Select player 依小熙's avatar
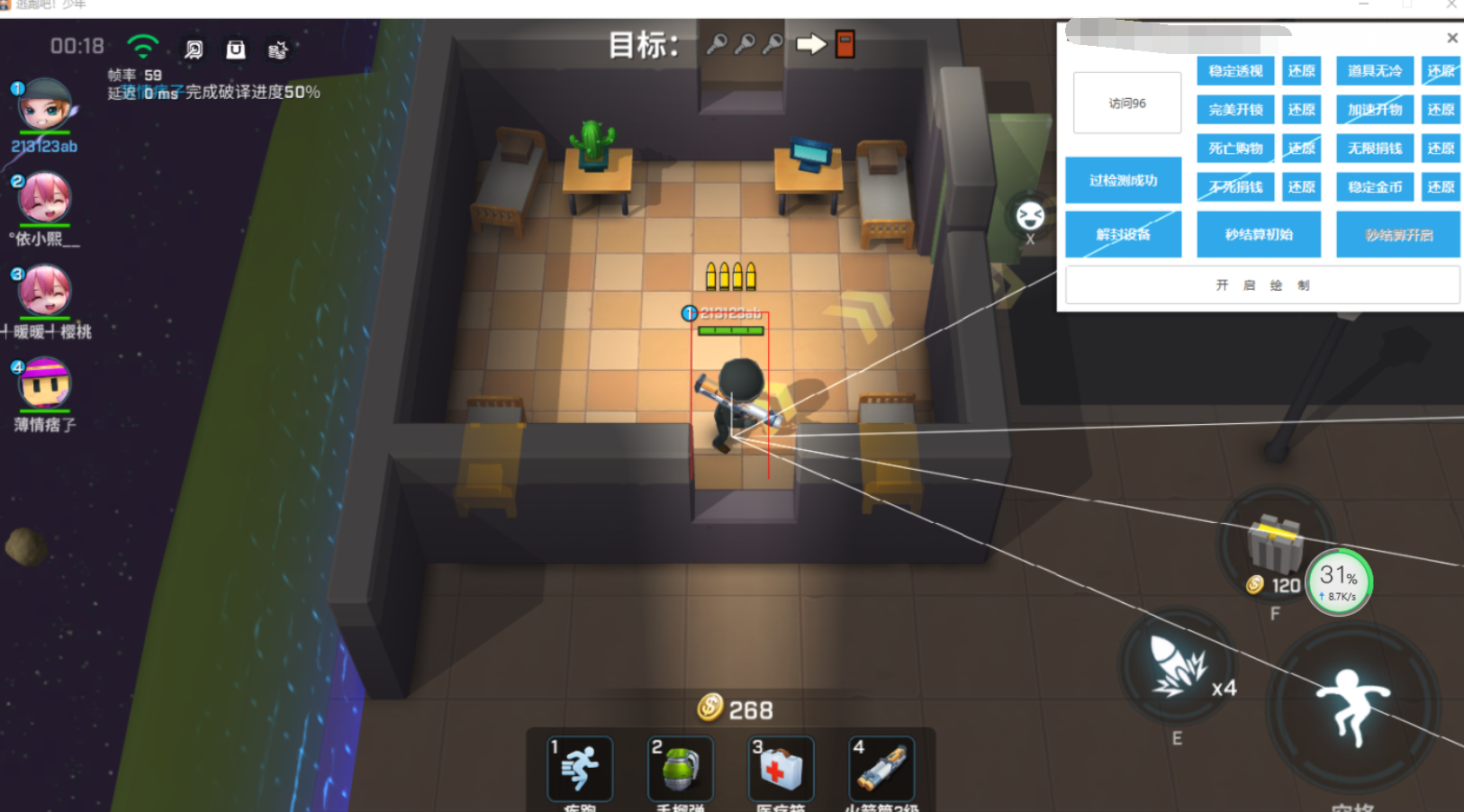The height and width of the screenshot is (812, 1464). [44, 198]
